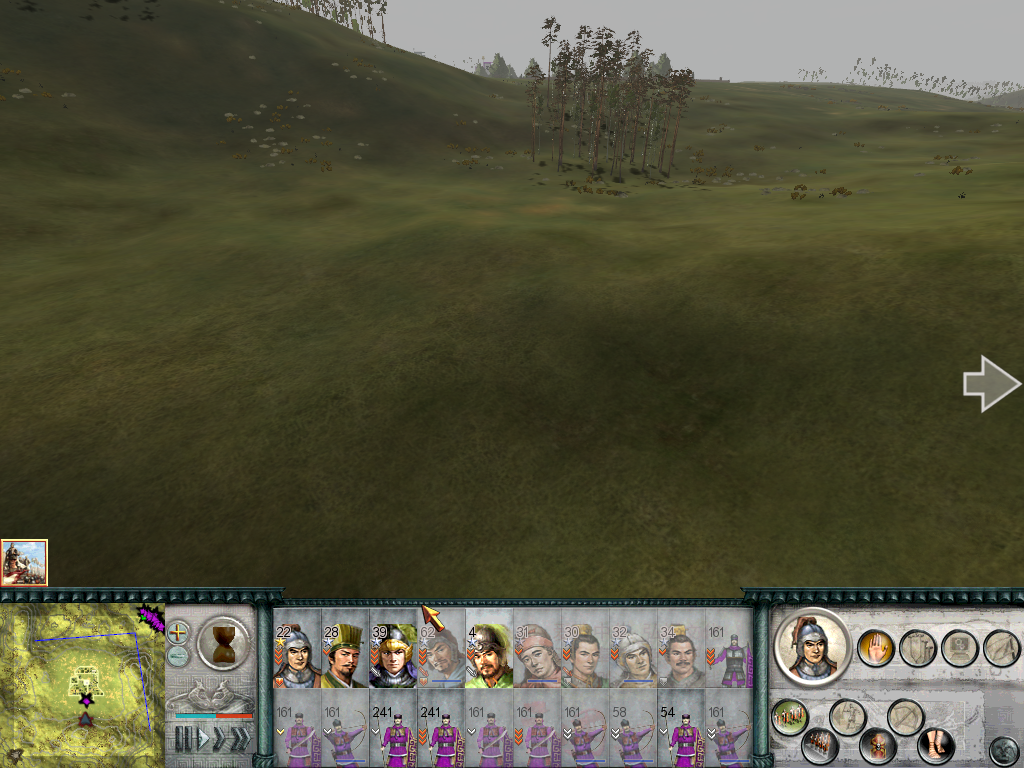Set battle speed to double fast-forward
1024x768 pixels.
(220, 739)
